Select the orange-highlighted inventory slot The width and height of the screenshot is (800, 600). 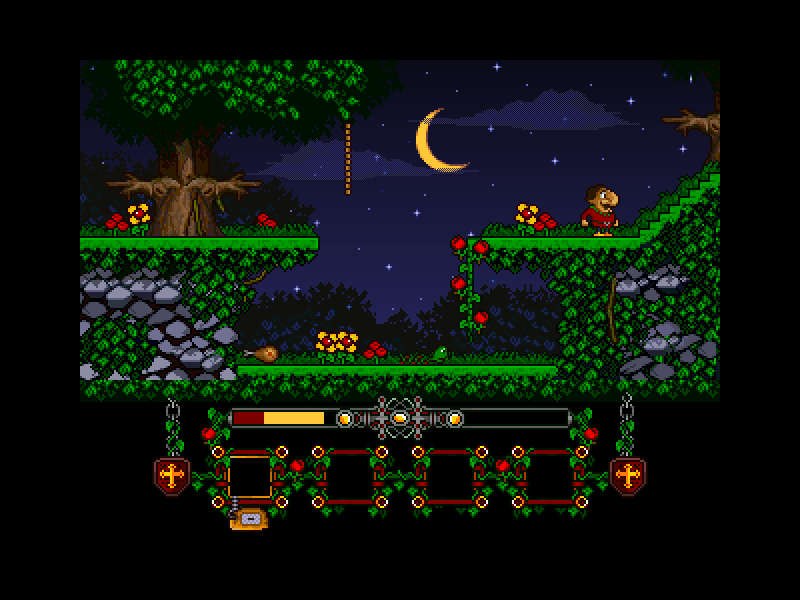click(x=250, y=475)
